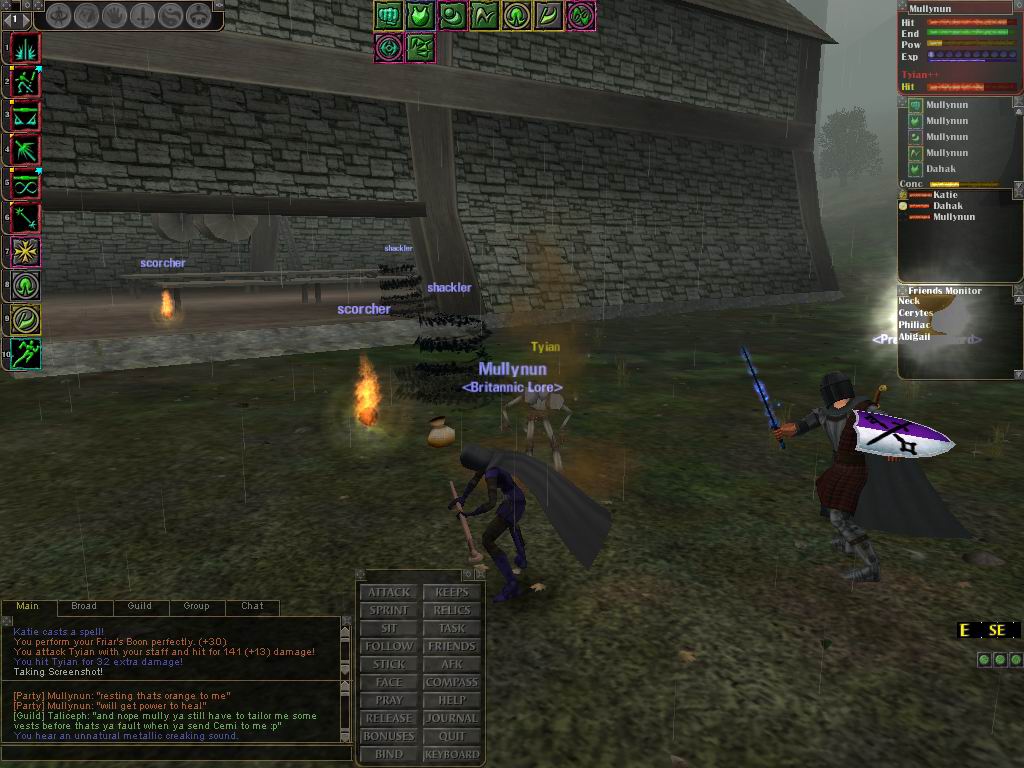The height and width of the screenshot is (768, 1024).
Task: Switch to the Group chat tab
Action: coord(196,606)
